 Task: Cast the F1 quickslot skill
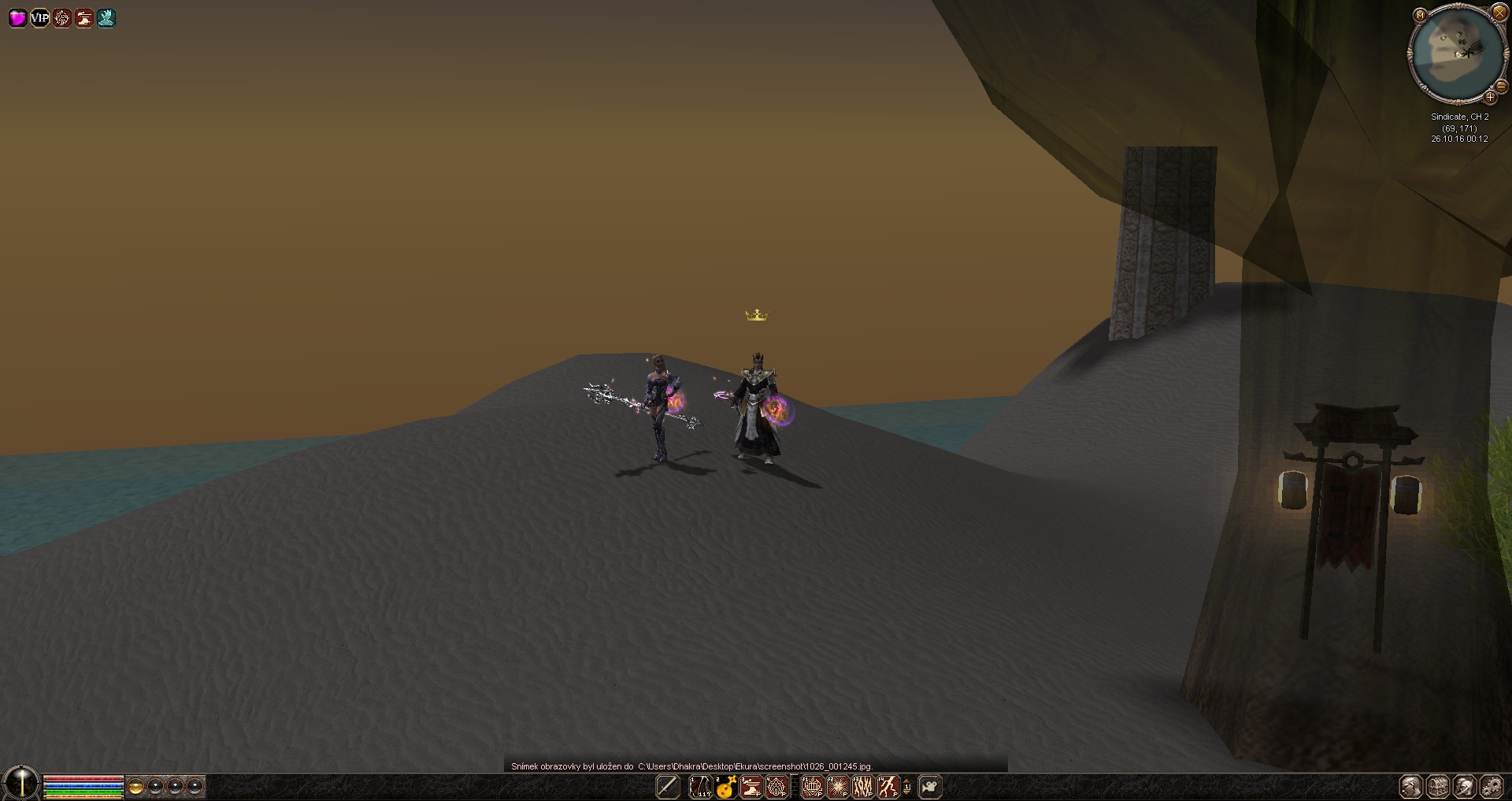(812, 786)
